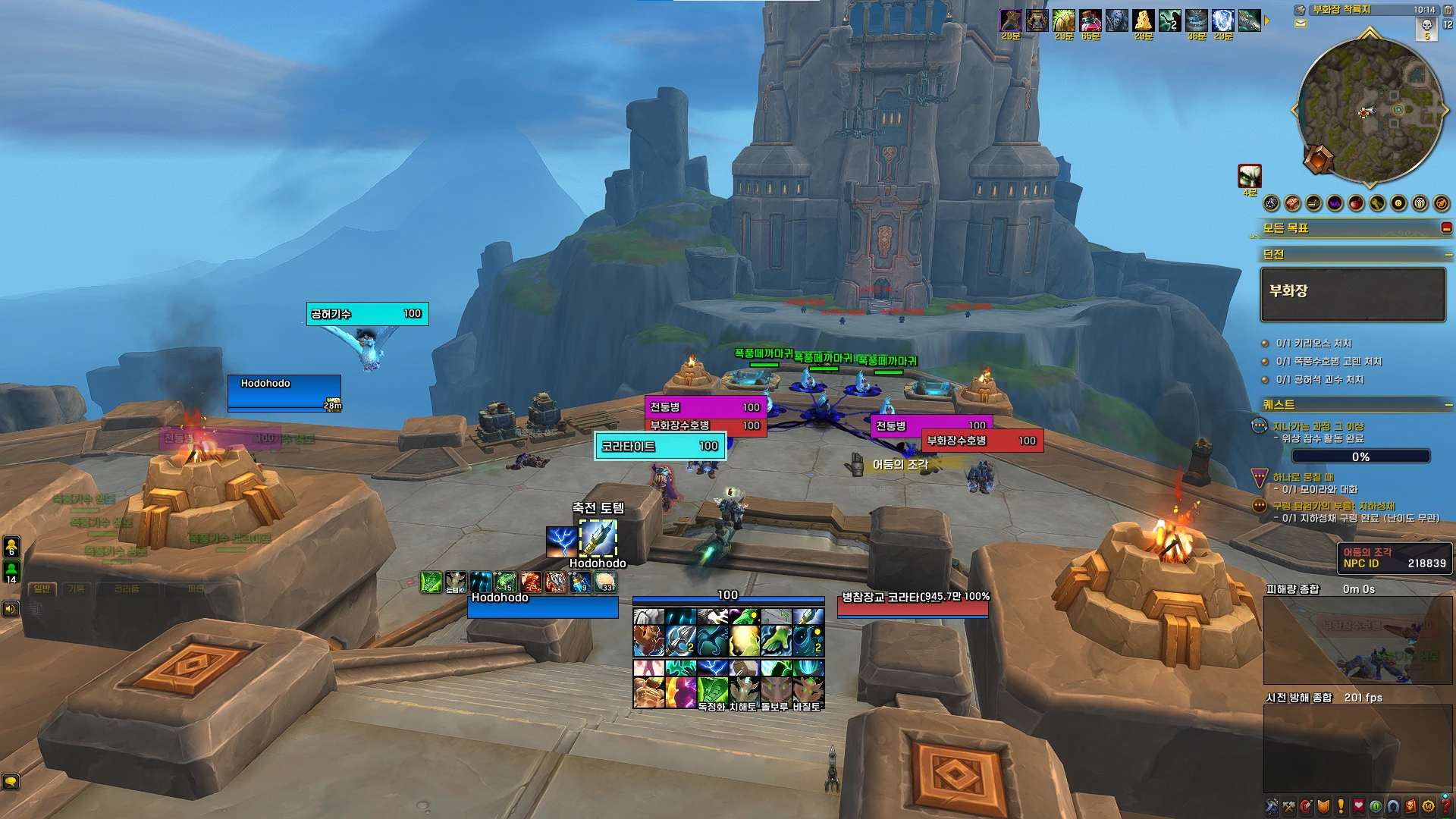The width and height of the screenshot is (1456, 819).
Task: Click the red potion buff icon
Action: coord(1090,20)
